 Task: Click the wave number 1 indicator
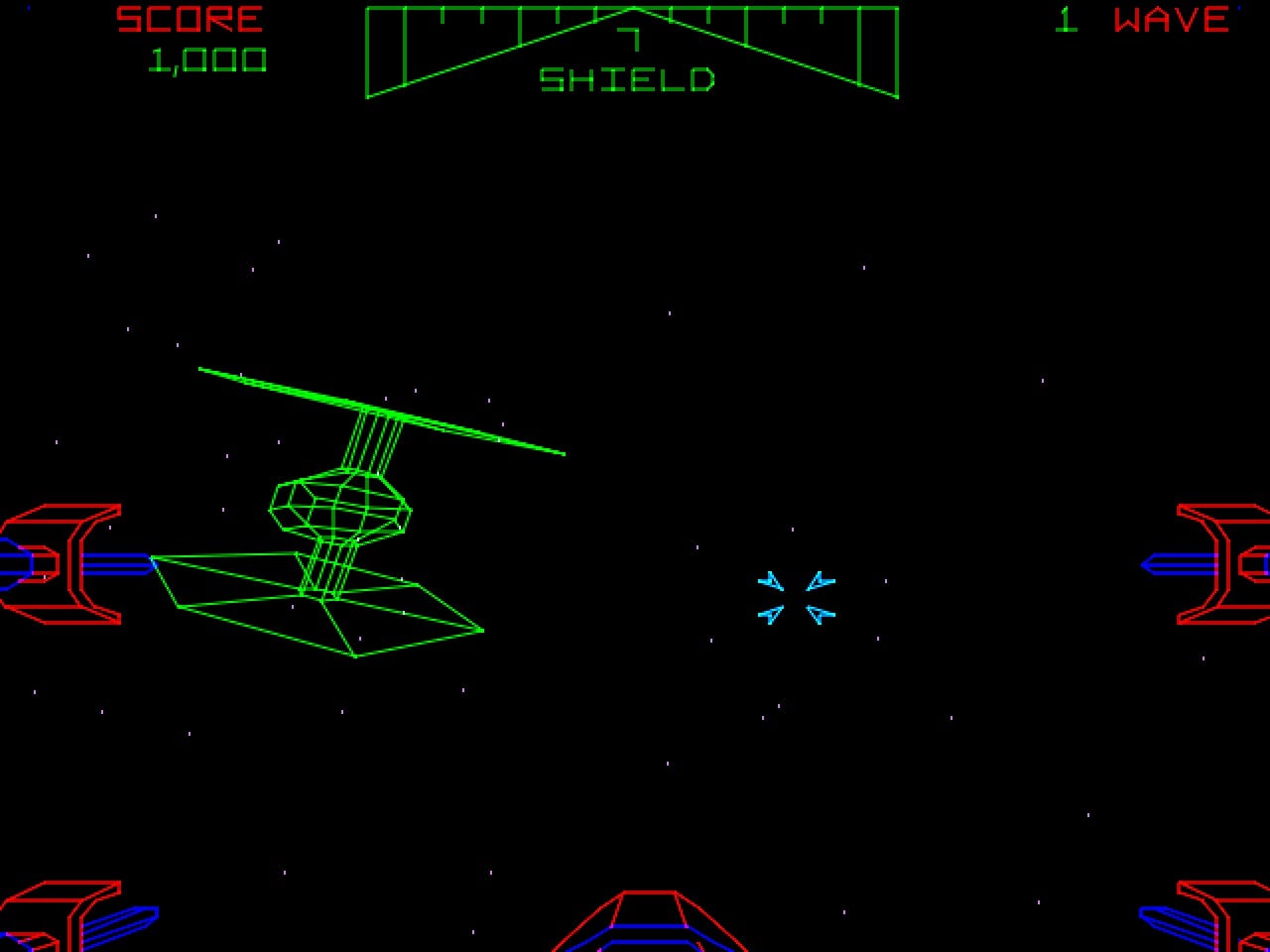(x=1067, y=18)
